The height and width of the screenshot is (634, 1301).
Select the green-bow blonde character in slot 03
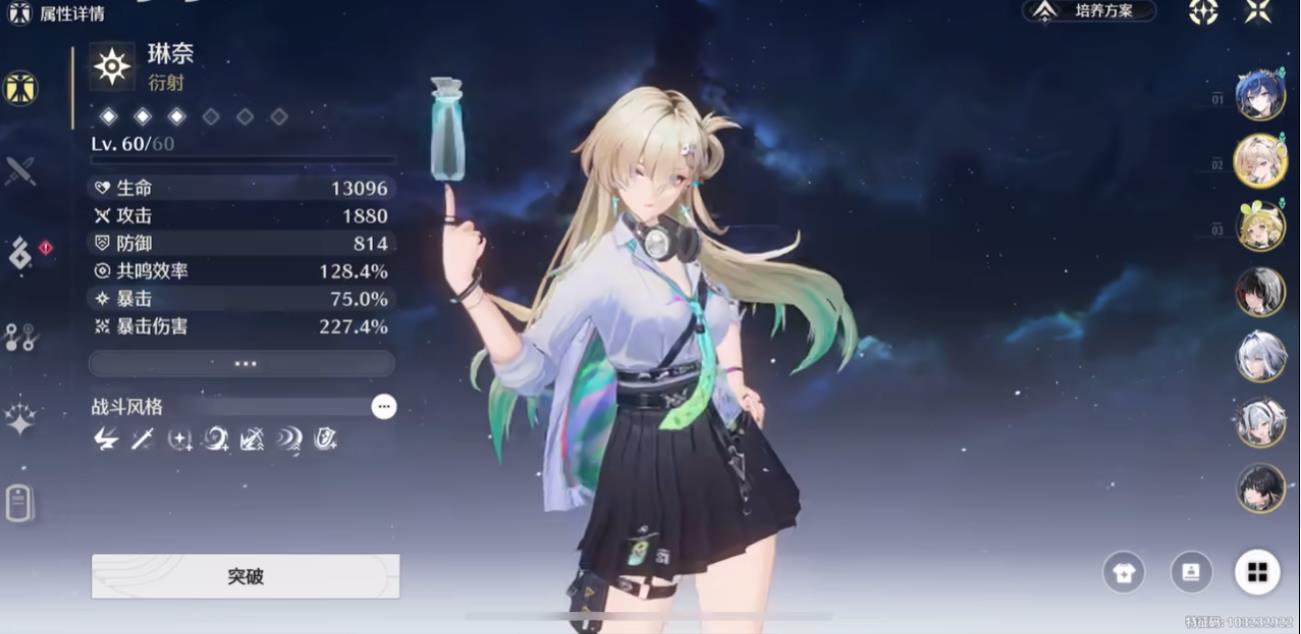(x=1260, y=226)
